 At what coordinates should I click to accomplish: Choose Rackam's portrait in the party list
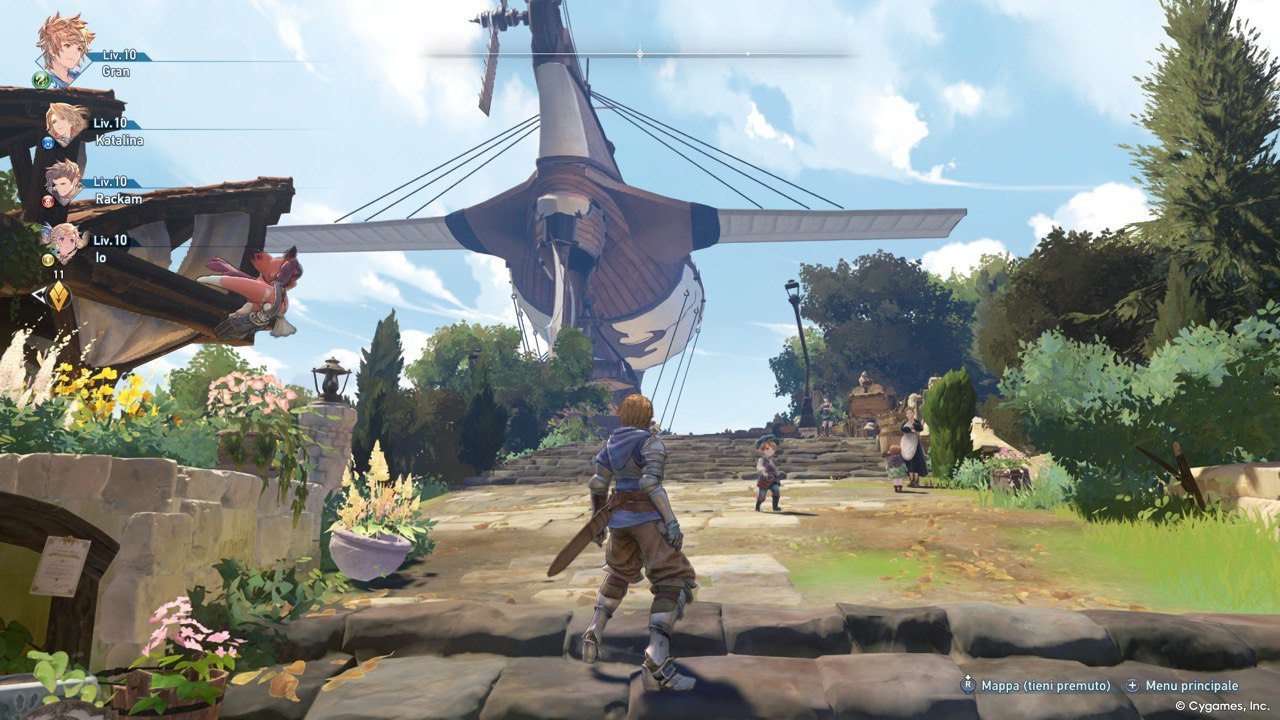[64, 181]
